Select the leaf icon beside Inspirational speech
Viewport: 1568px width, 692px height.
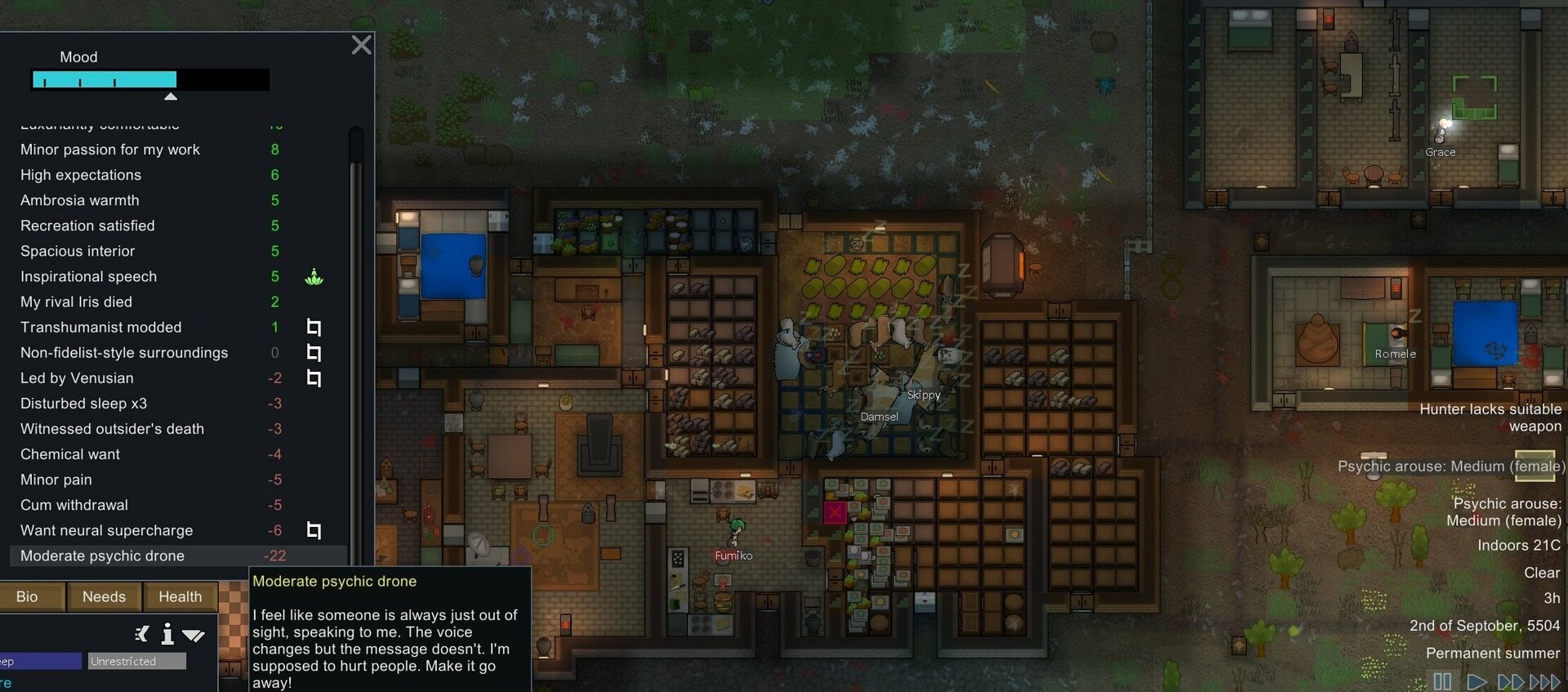click(x=314, y=277)
